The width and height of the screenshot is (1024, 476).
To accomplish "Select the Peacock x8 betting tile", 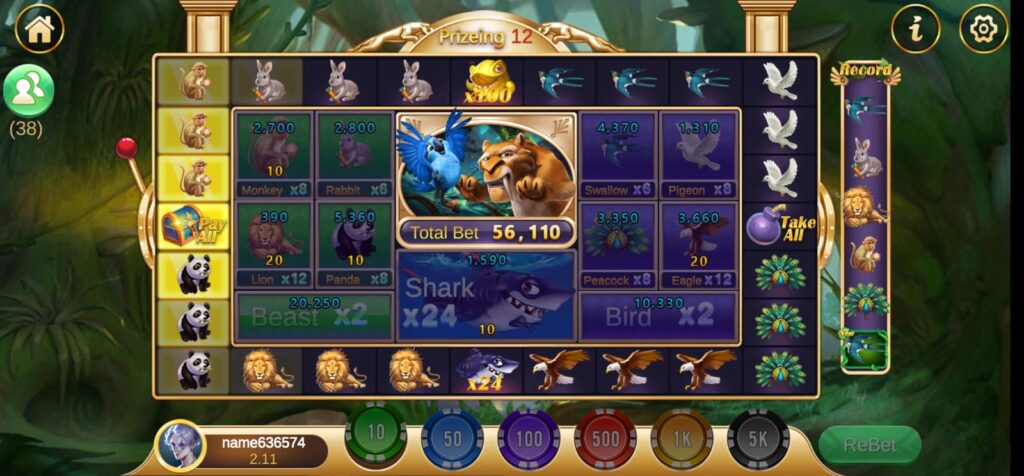I will point(618,245).
